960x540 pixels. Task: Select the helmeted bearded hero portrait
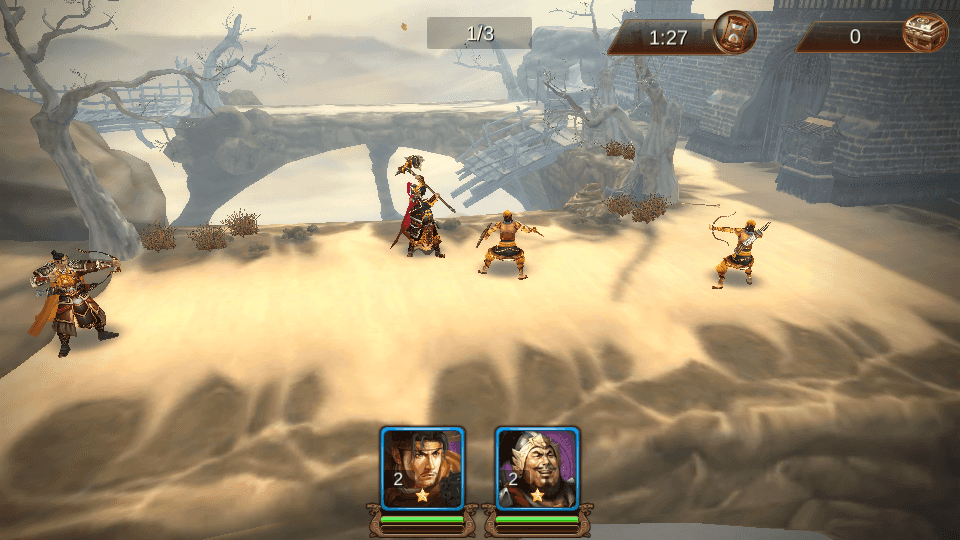(x=538, y=468)
